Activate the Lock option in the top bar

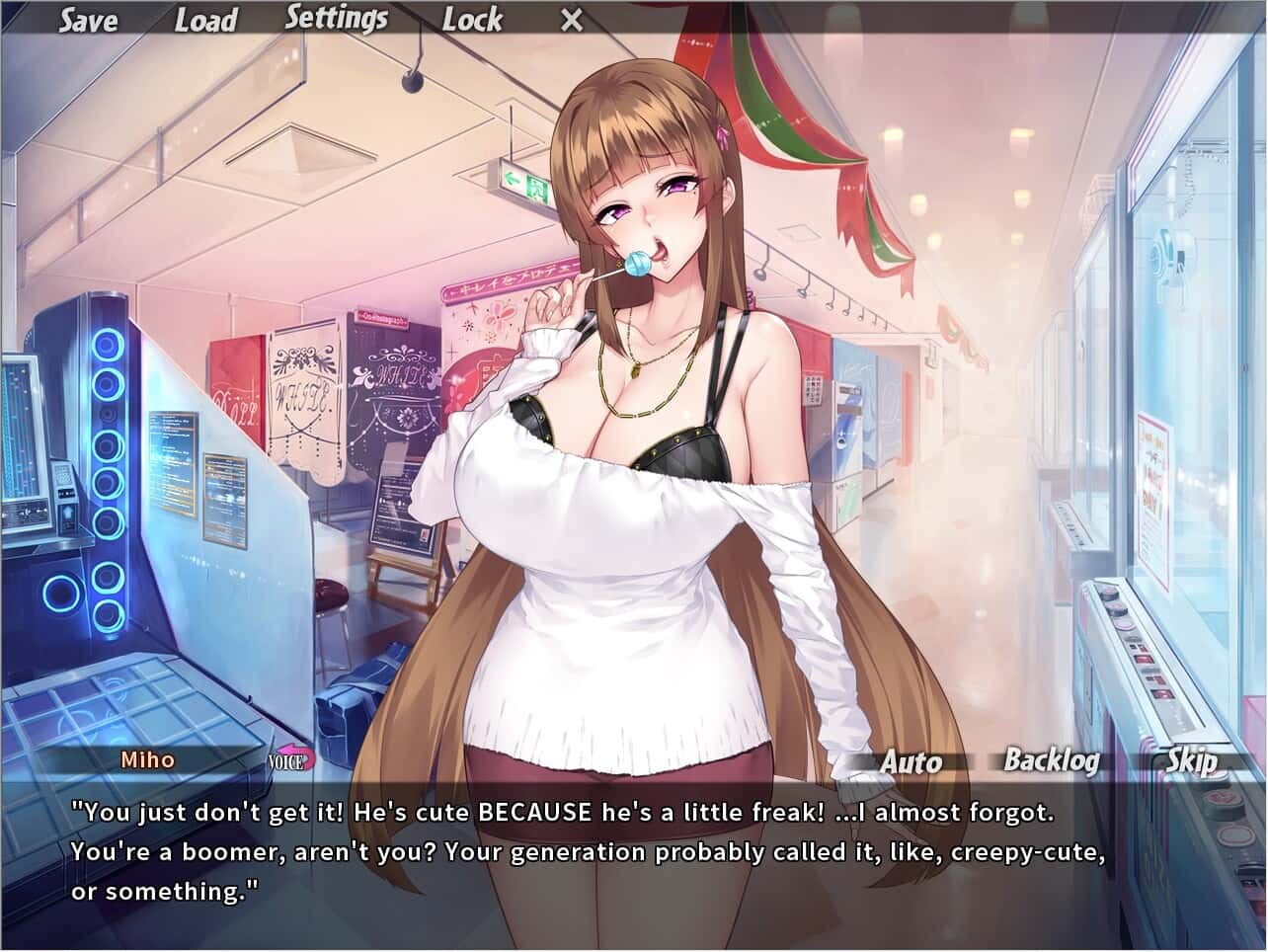[472, 20]
